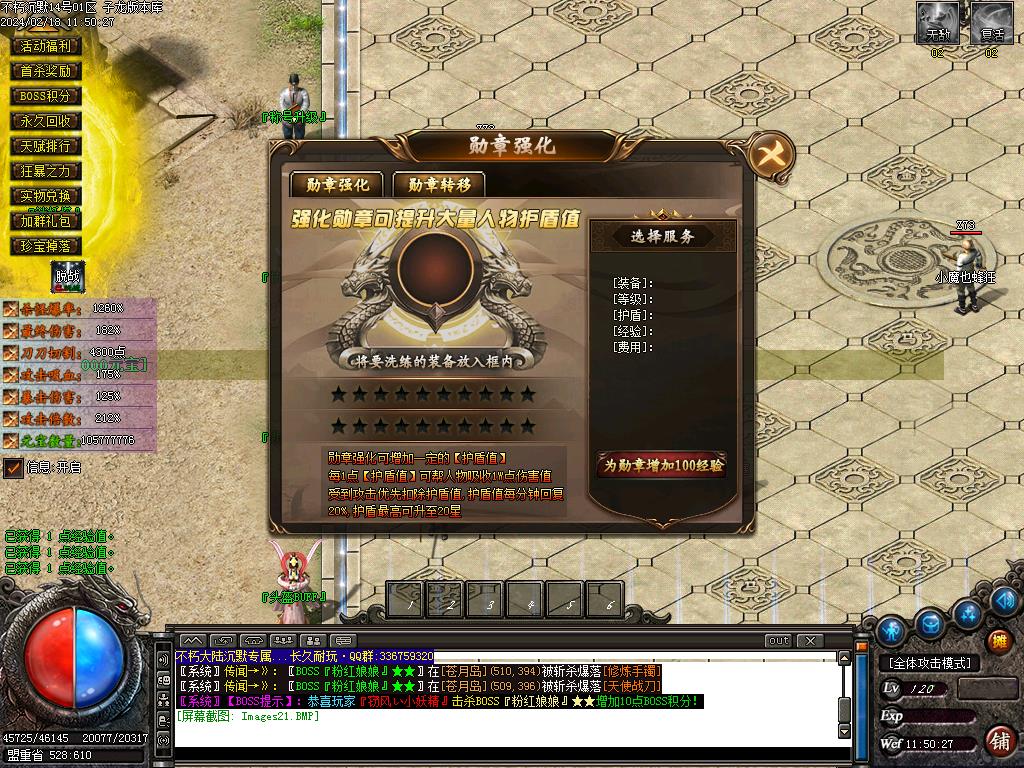
Task: Select the 勋章强化 tab
Action: coord(336,184)
